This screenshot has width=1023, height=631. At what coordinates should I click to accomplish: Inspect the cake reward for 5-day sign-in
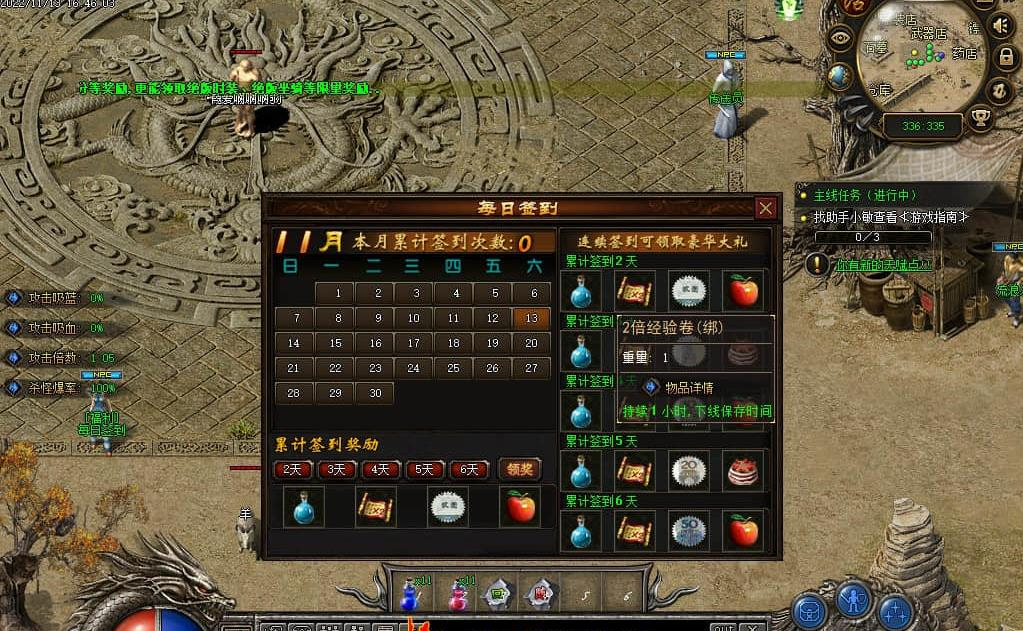pyautogui.click(x=743, y=470)
